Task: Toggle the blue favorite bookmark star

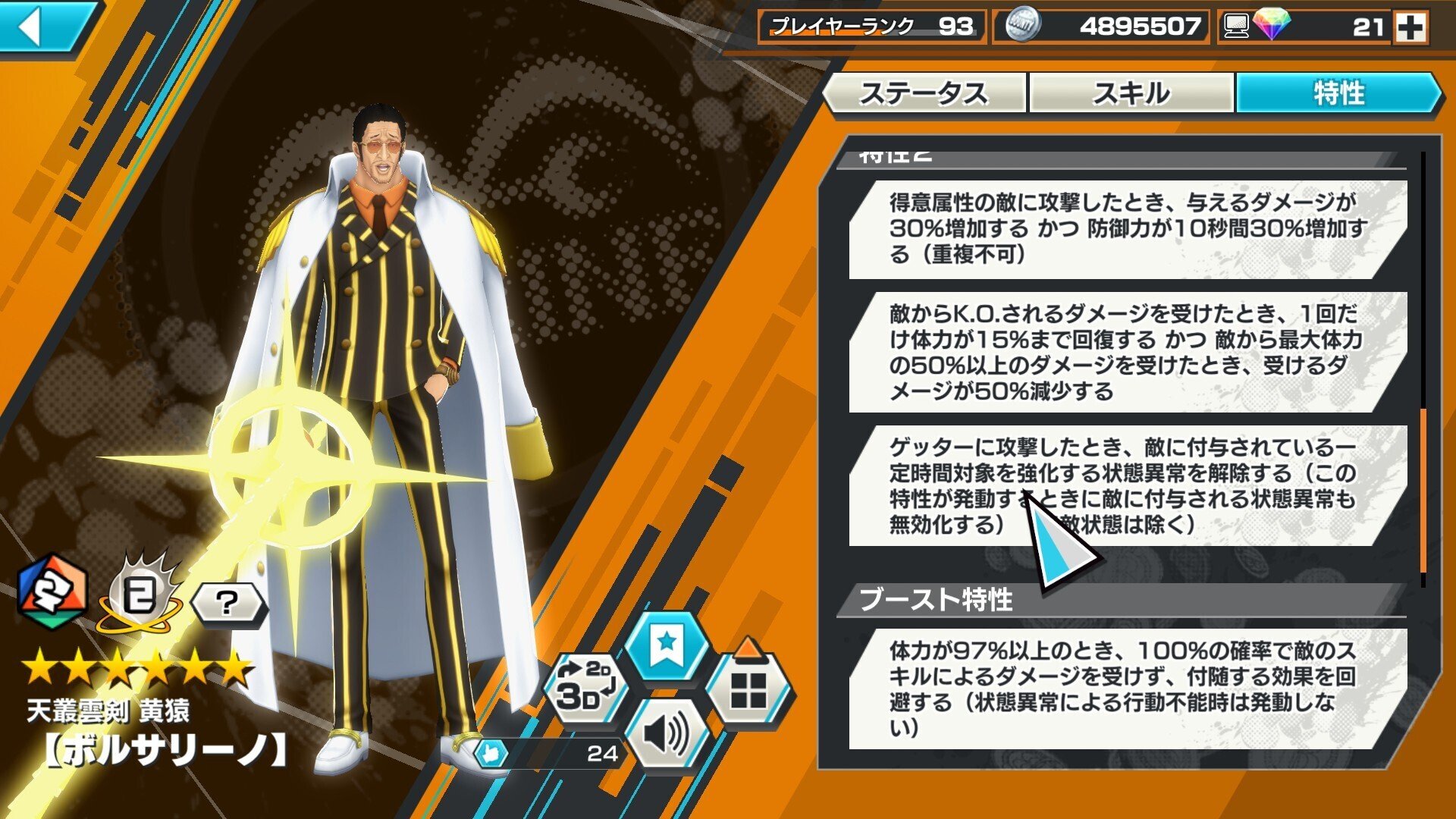Action: tap(669, 645)
